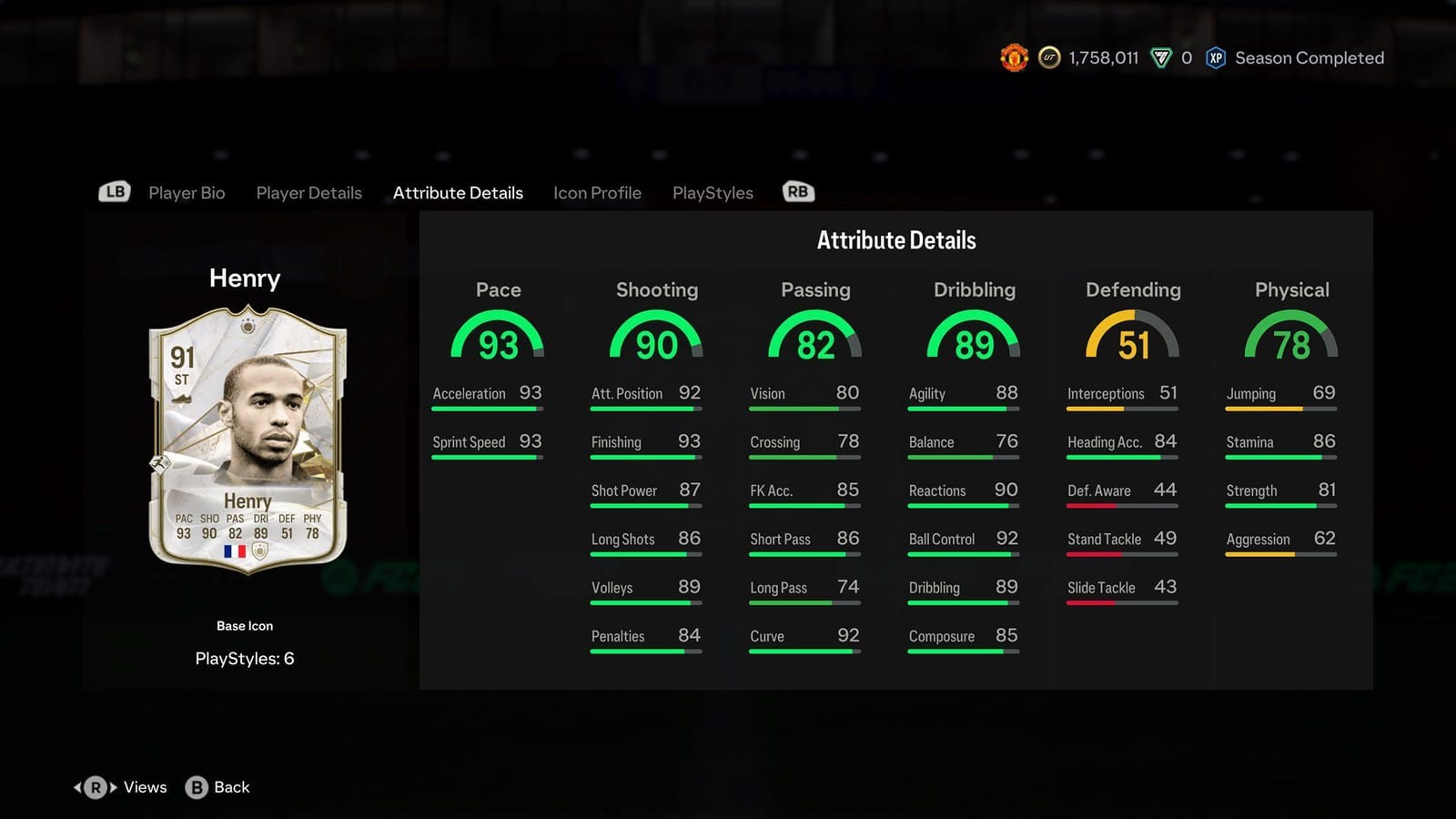
Task: Open the PlayStyles section
Action: pyautogui.click(x=713, y=193)
